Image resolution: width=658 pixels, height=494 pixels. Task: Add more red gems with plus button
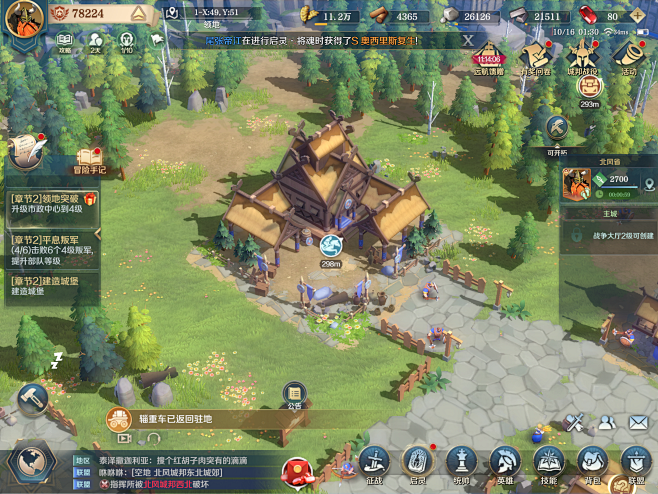pos(641,16)
